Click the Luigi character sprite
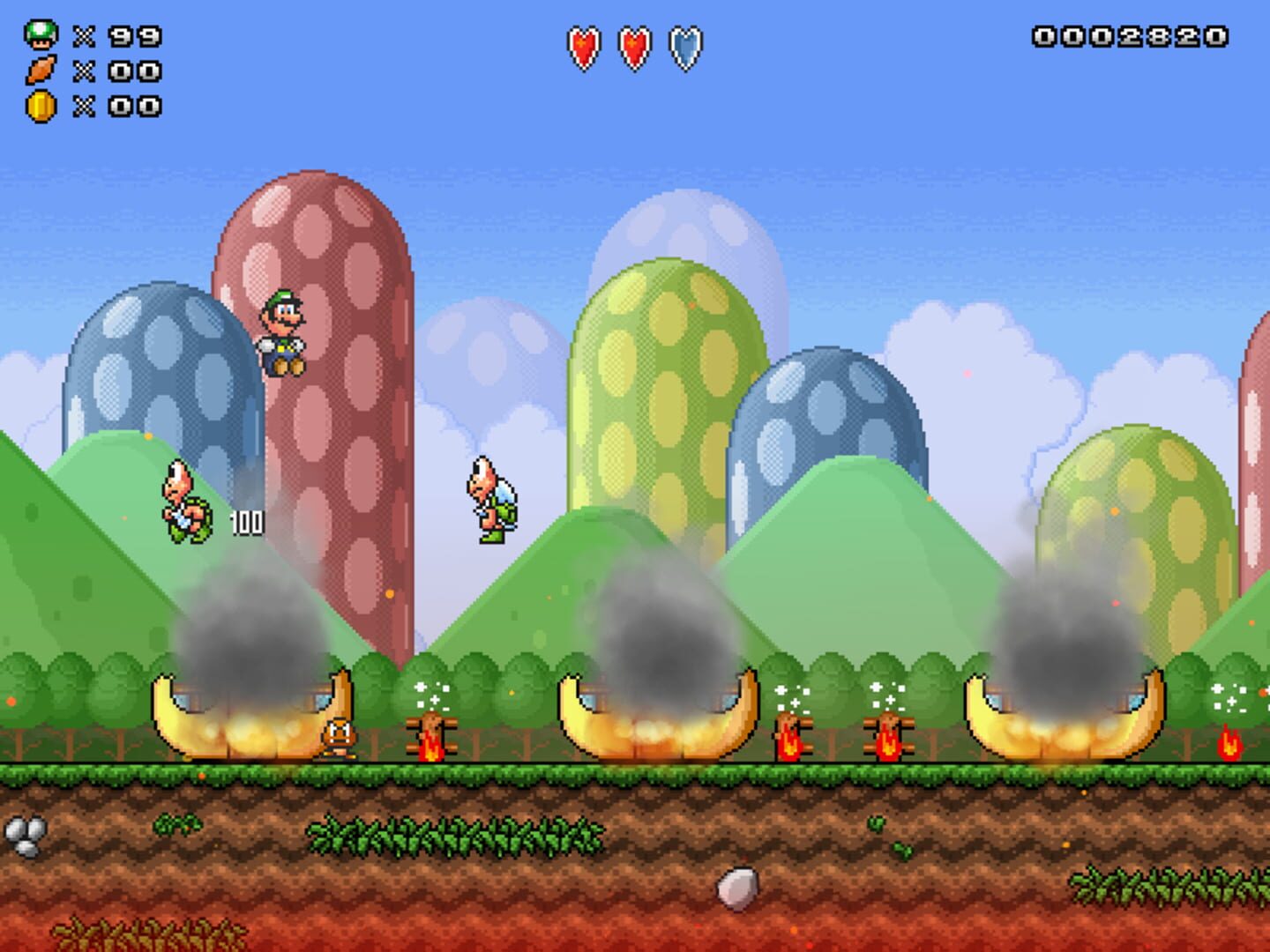The height and width of the screenshot is (952, 1270). click(280, 331)
